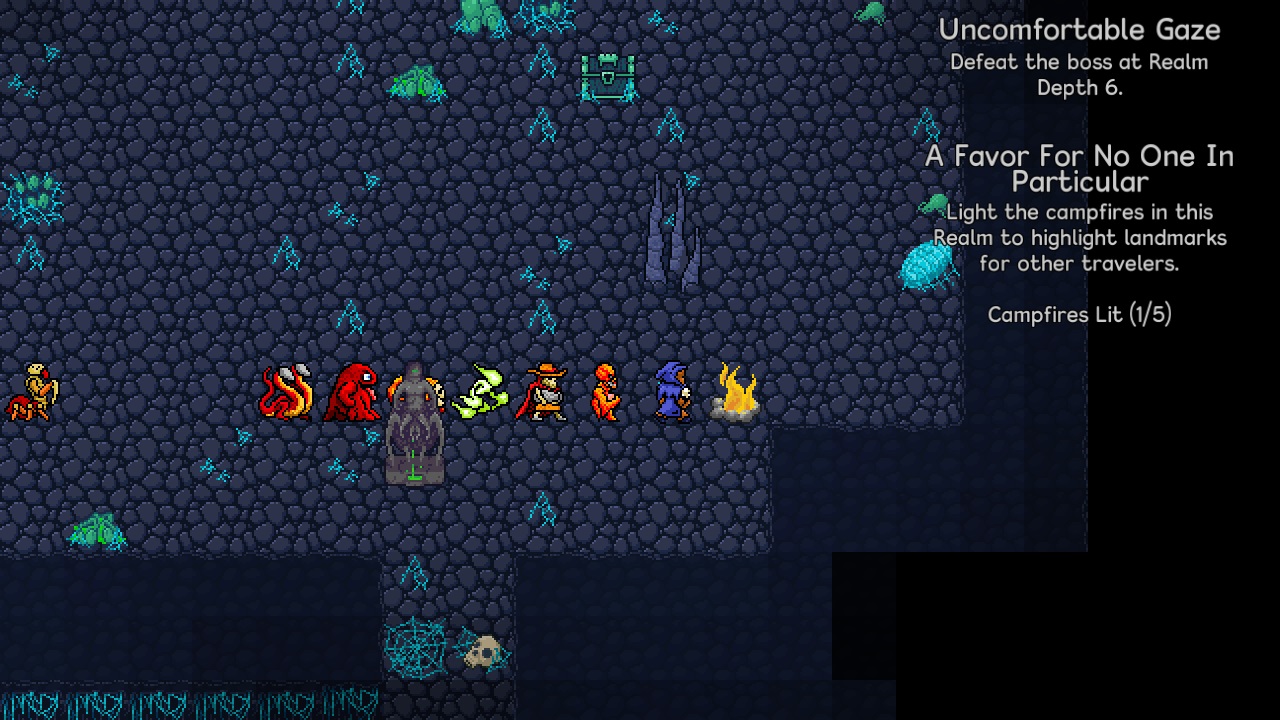Viewport: 1280px width, 720px height.
Task: Click the tentacled idol statue
Action: click(x=415, y=430)
